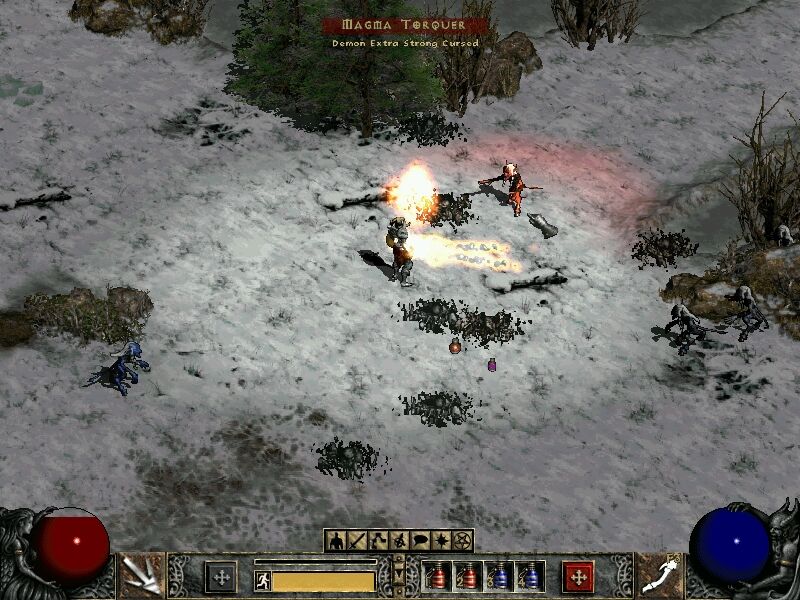This screenshot has width=800, height=600.
Task: Click the gray cross button beside stamina bar
Action: coord(221,577)
